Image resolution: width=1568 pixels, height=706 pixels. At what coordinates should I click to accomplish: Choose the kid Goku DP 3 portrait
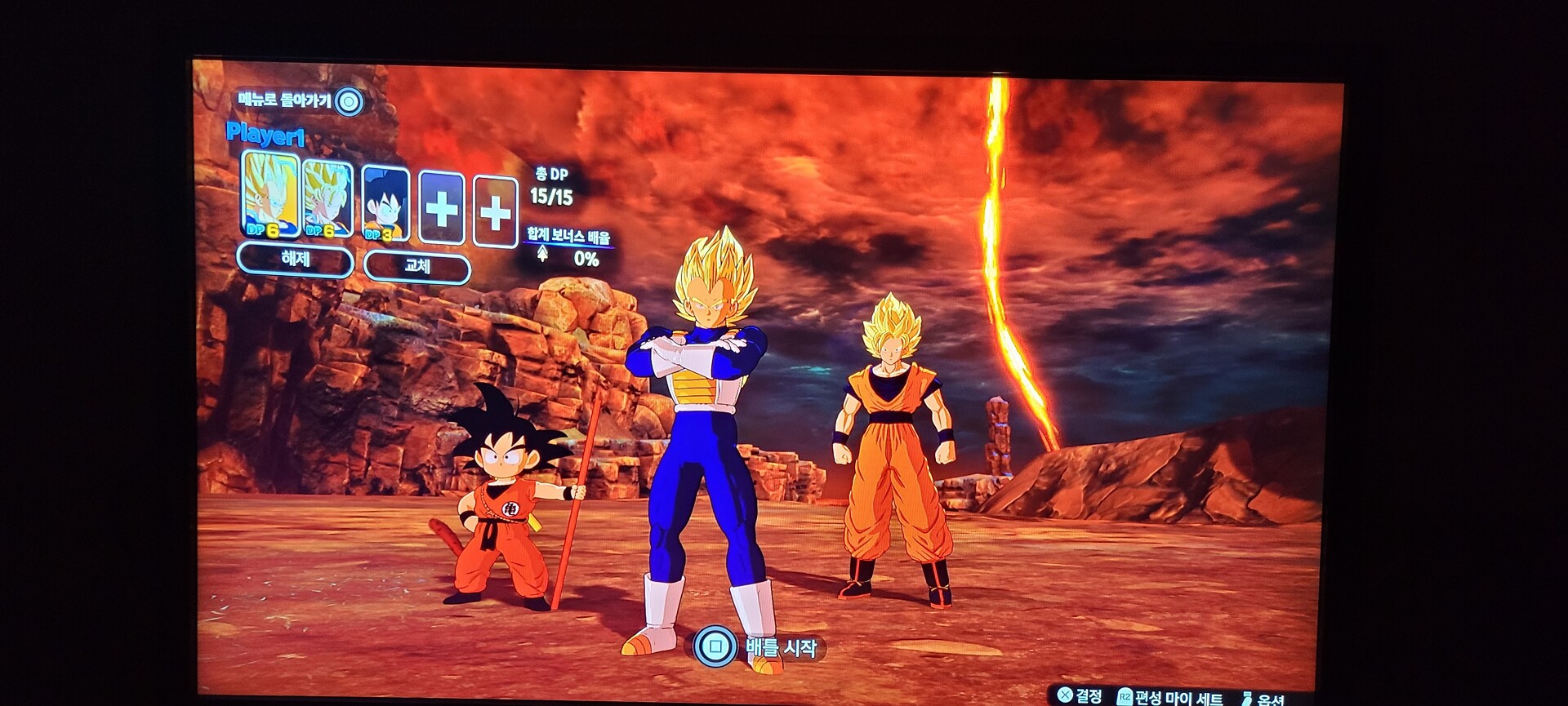(385, 203)
